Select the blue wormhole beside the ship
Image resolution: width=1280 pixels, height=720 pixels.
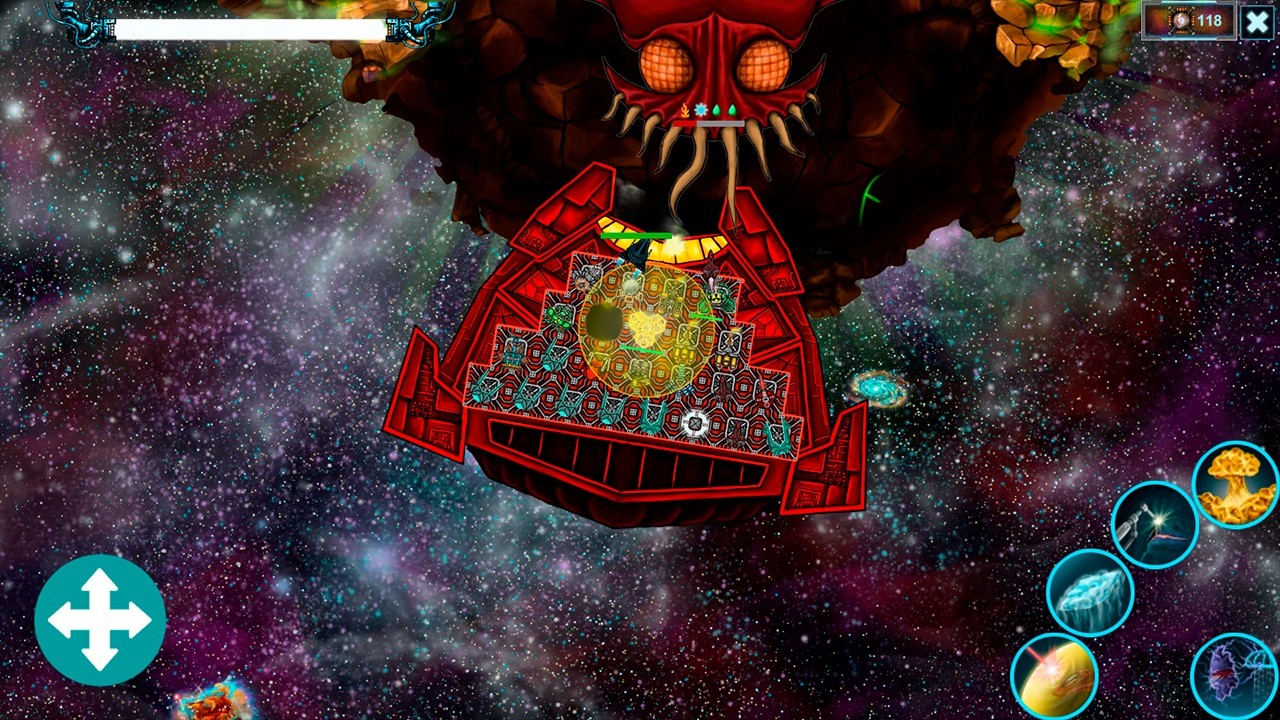coord(874,386)
